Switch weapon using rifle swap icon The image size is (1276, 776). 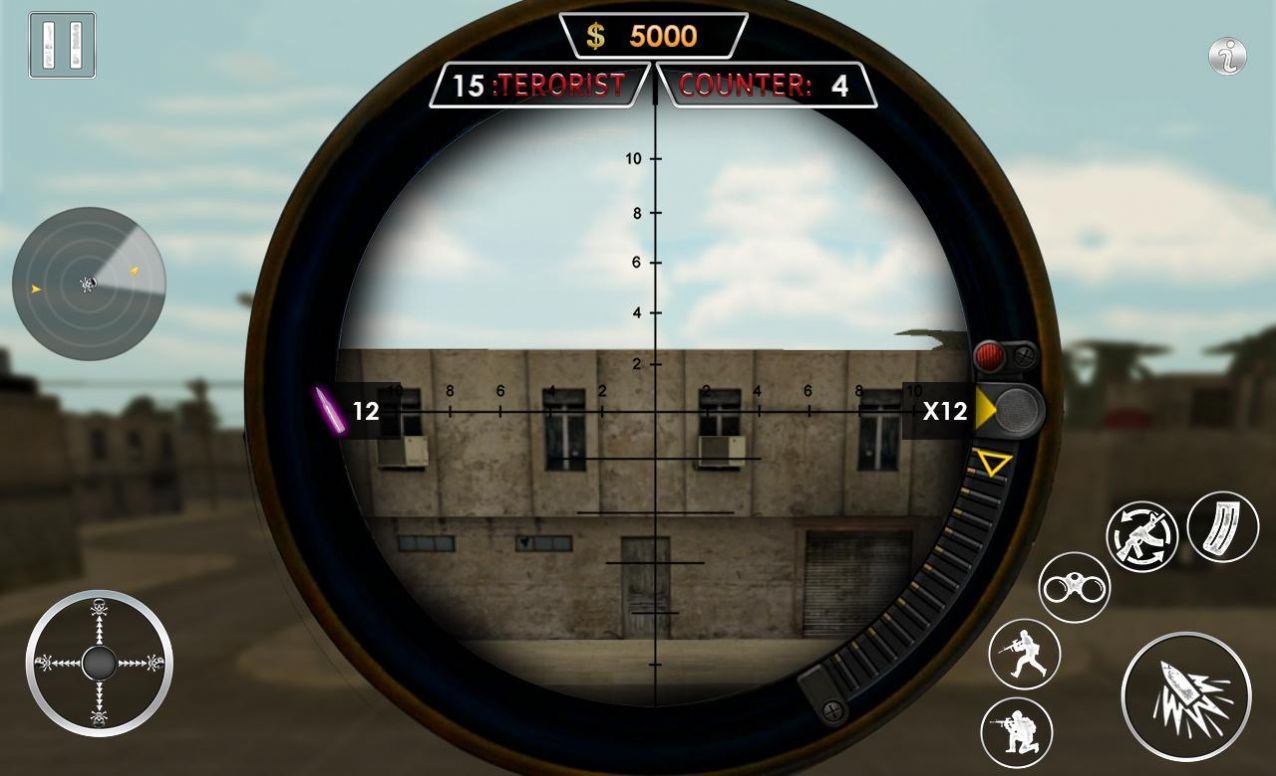[1142, 537]
